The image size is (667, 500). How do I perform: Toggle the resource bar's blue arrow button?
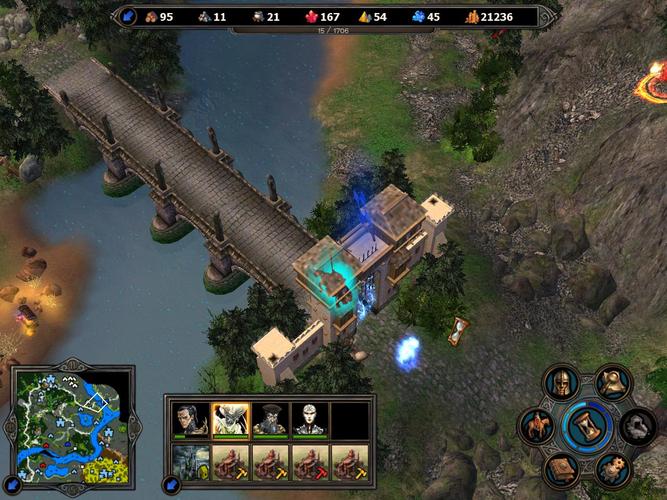pos(129,16)
